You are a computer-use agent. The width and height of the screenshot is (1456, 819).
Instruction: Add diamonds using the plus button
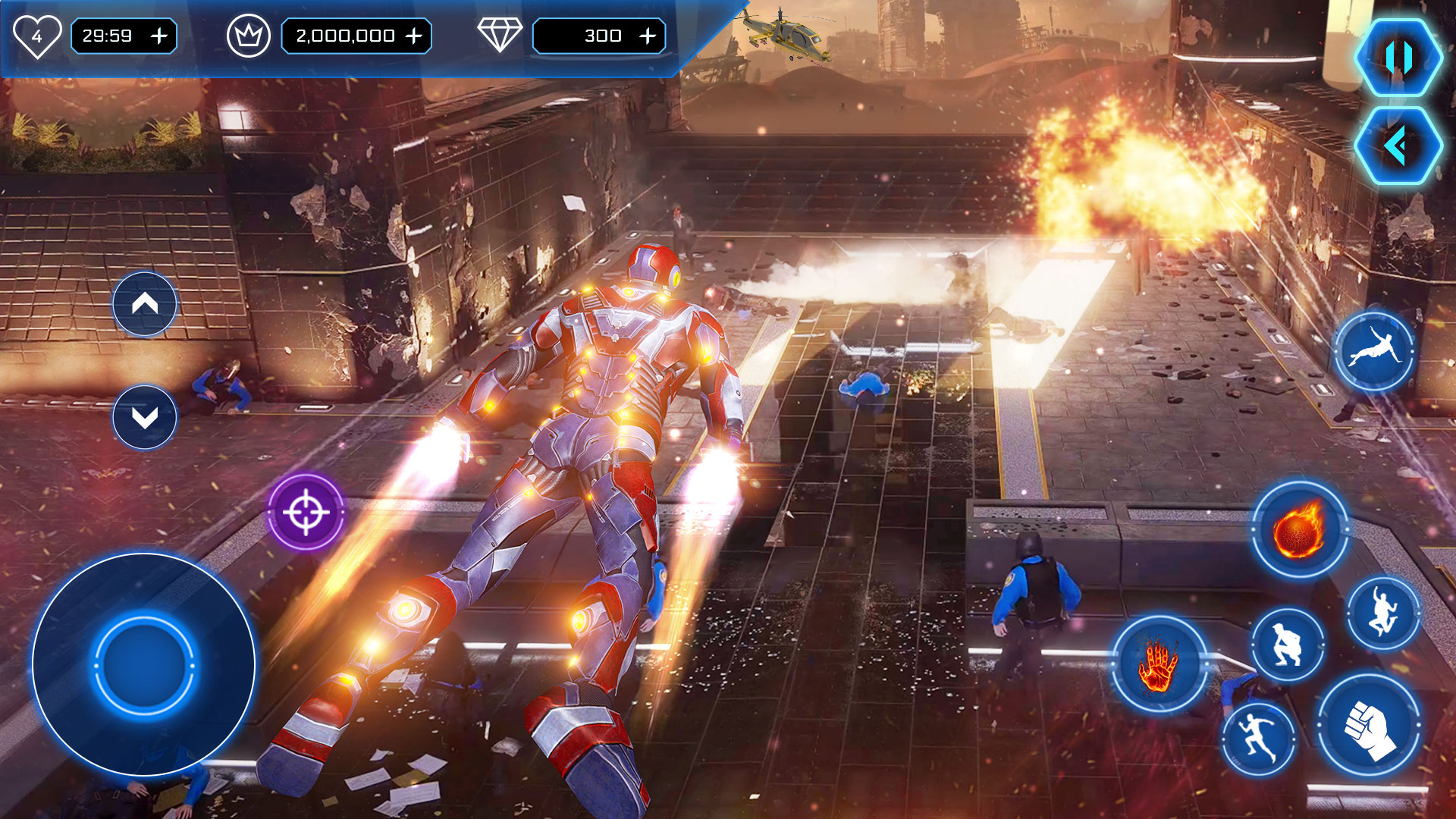click(648, 36)
